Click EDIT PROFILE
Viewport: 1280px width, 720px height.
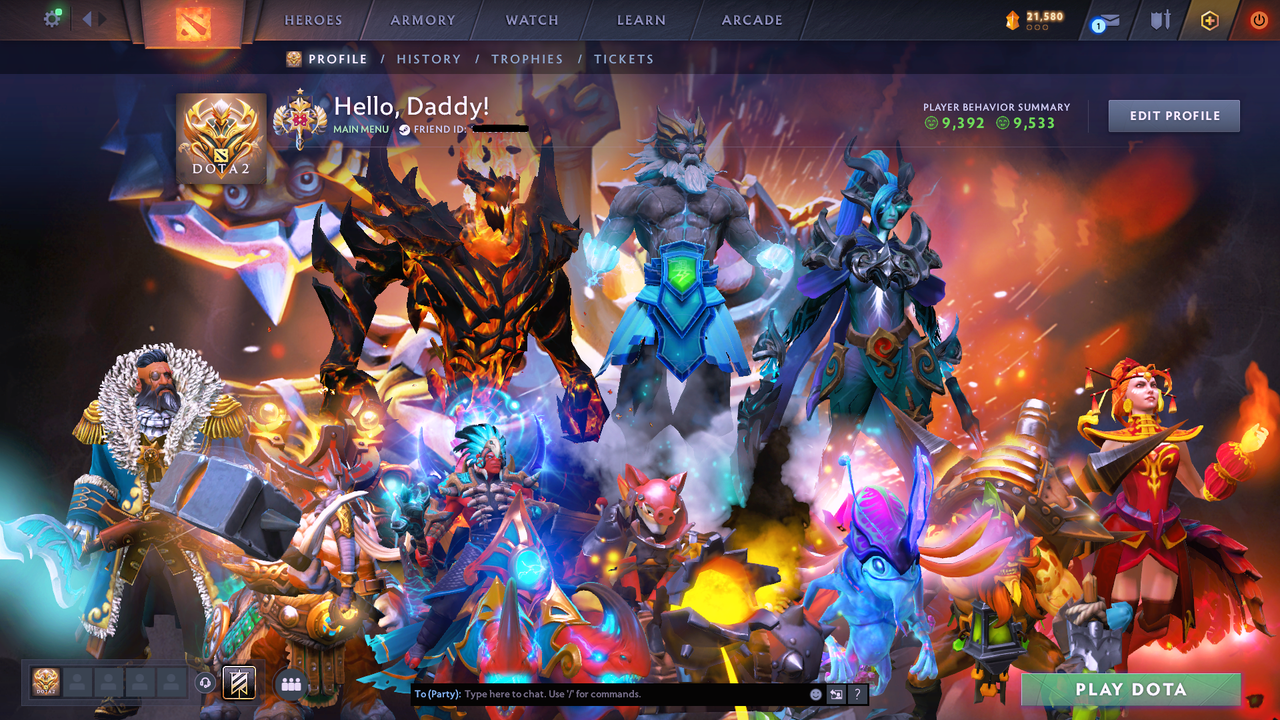tap(1173, 115)
